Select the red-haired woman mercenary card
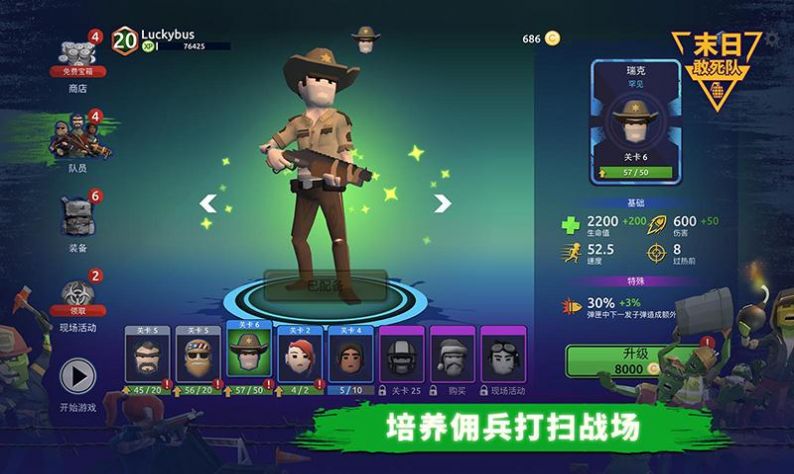This screenshot has height=474, width=794. (300, 355)
